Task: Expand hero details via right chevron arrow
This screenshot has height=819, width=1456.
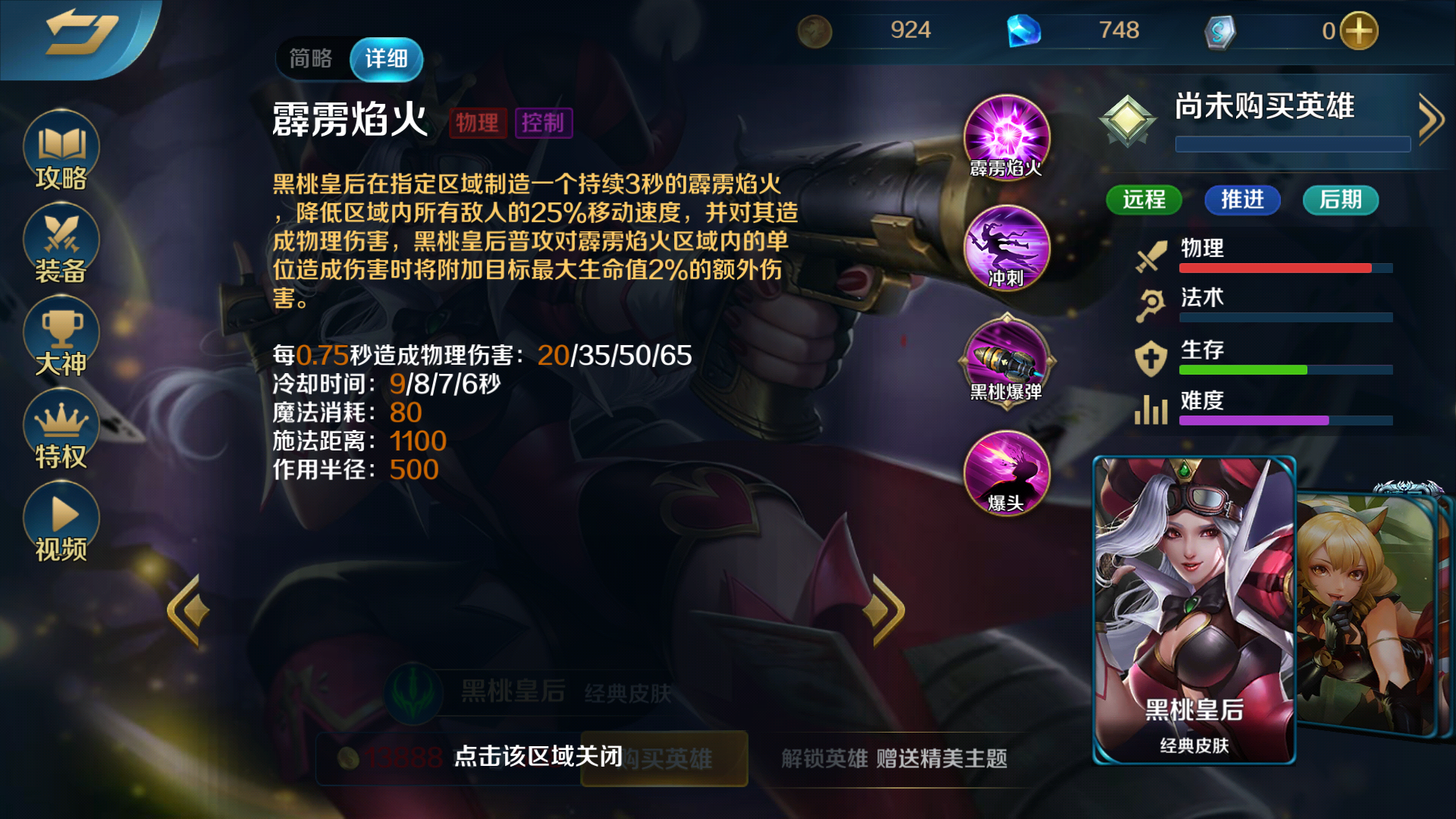Action: coord(1430,118)
